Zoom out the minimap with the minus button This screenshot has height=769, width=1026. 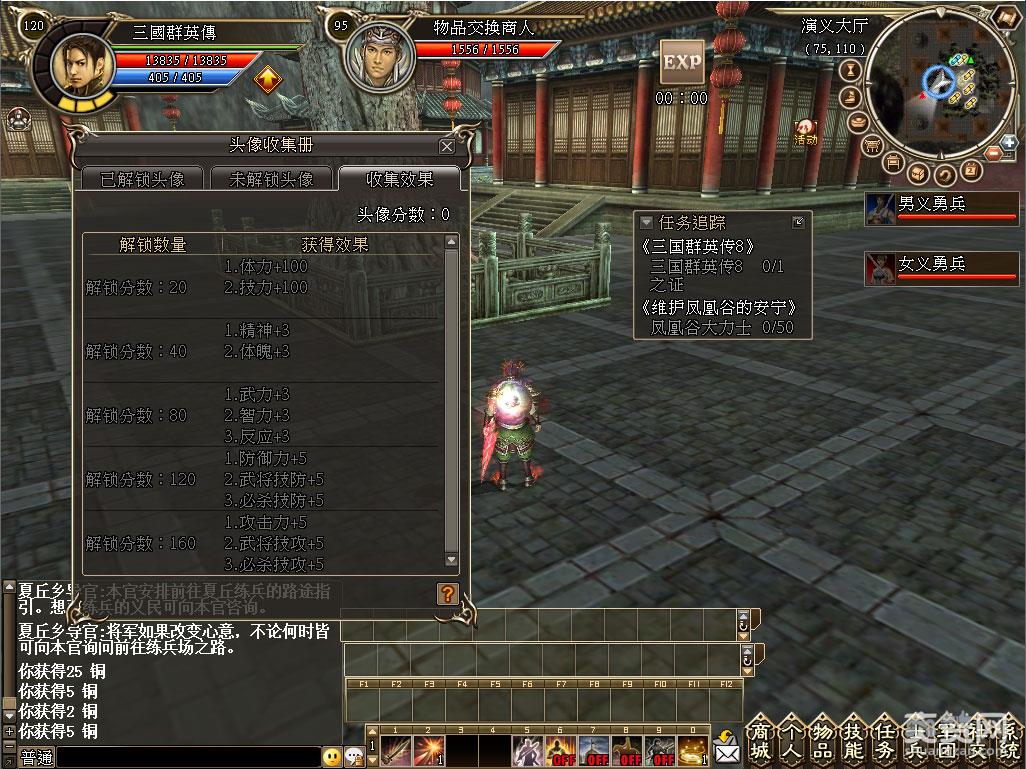(994, 153)
